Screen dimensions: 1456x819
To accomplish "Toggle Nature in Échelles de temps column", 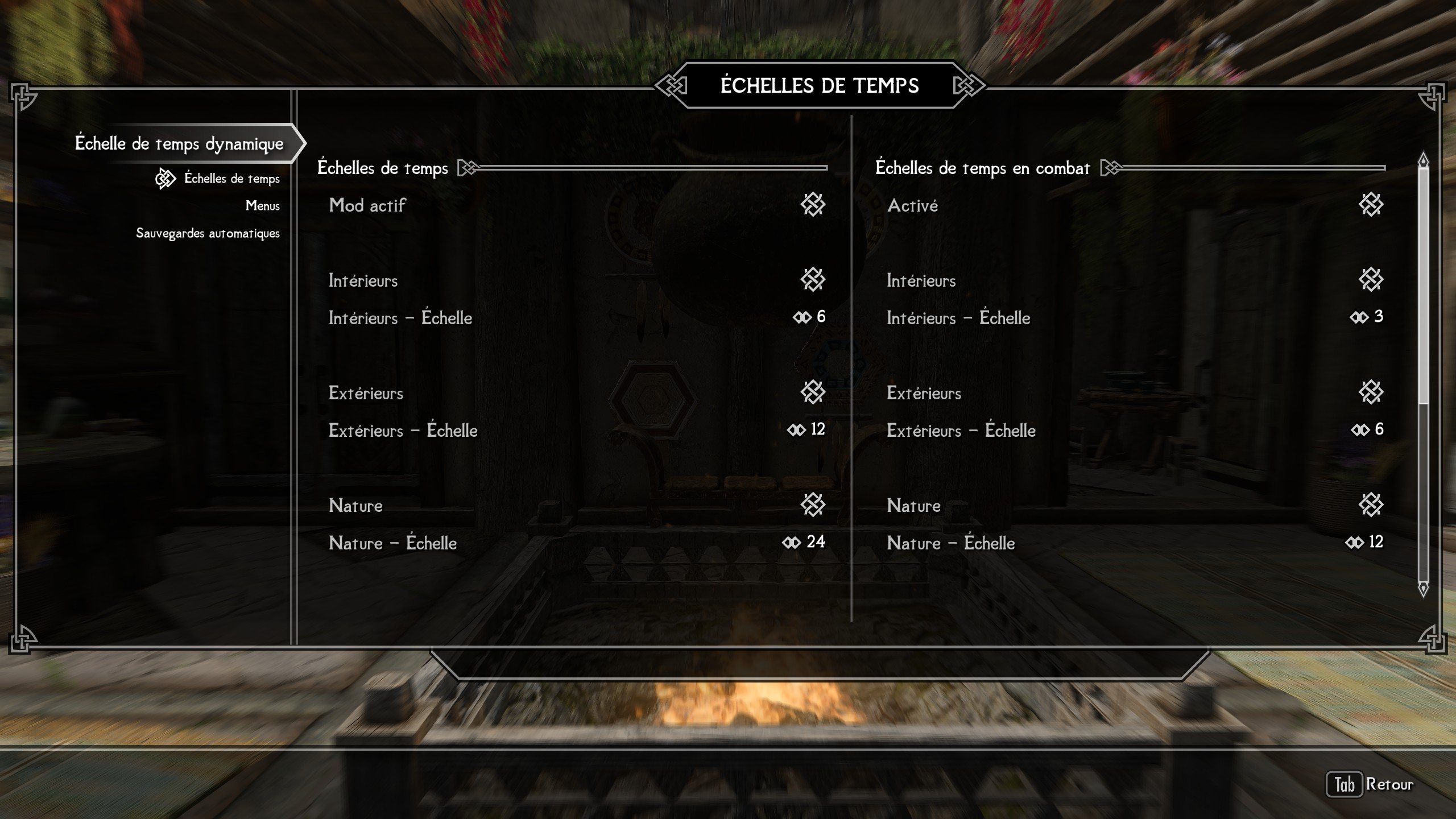I will 812,505.
